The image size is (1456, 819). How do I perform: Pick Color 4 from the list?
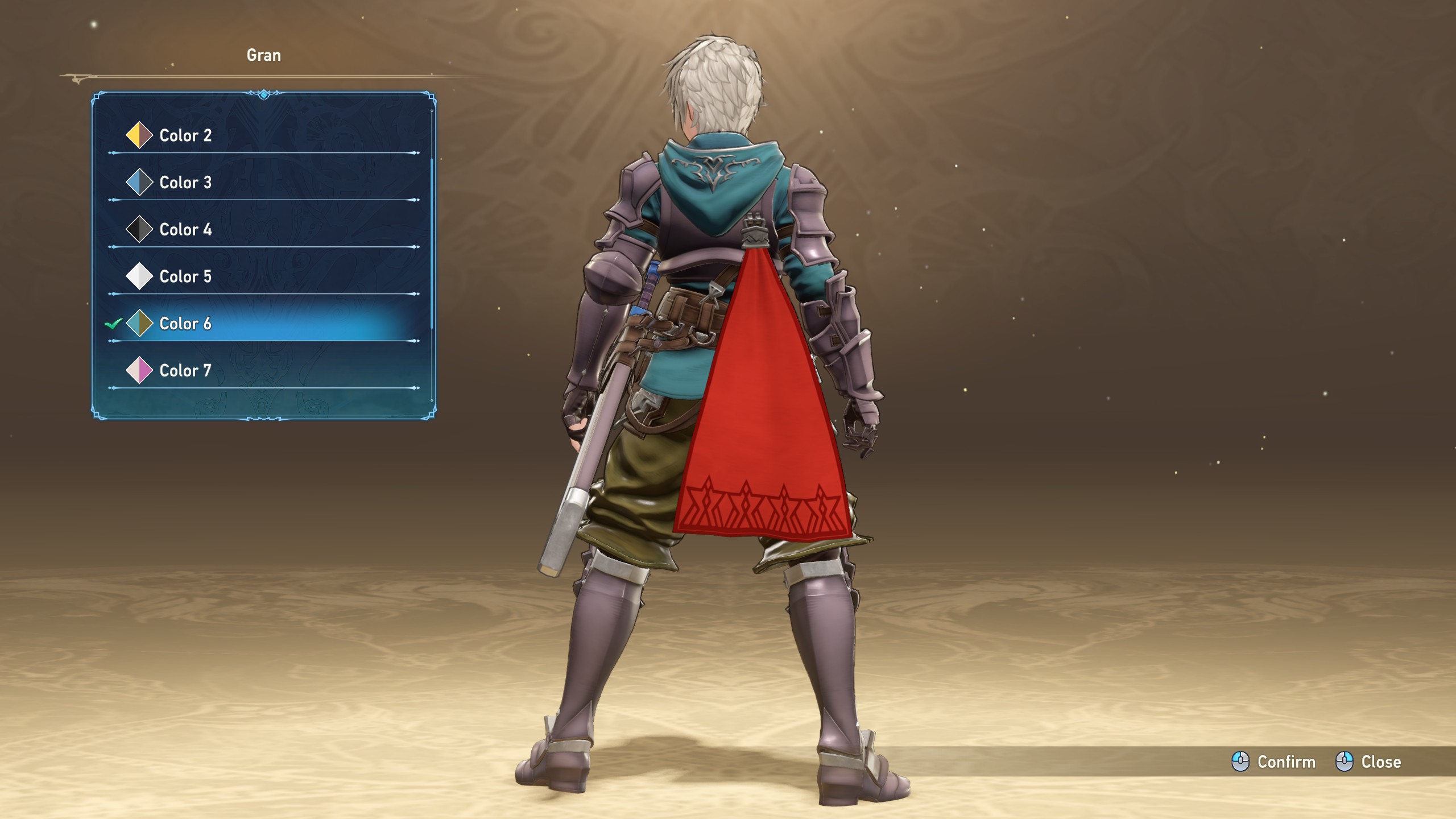[185, 230]
